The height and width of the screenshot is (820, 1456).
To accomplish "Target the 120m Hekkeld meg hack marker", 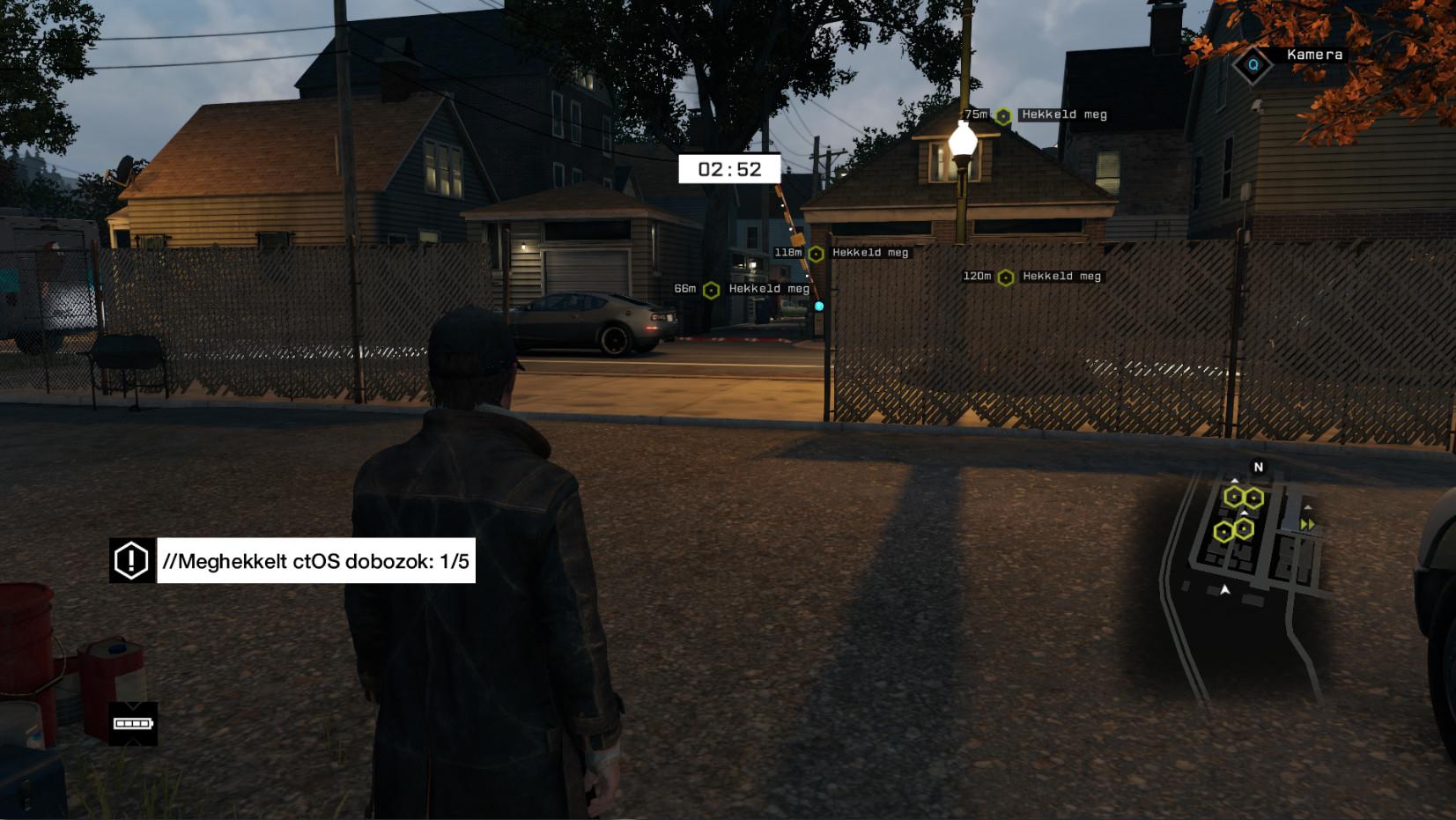I will tap(1006, 277).
